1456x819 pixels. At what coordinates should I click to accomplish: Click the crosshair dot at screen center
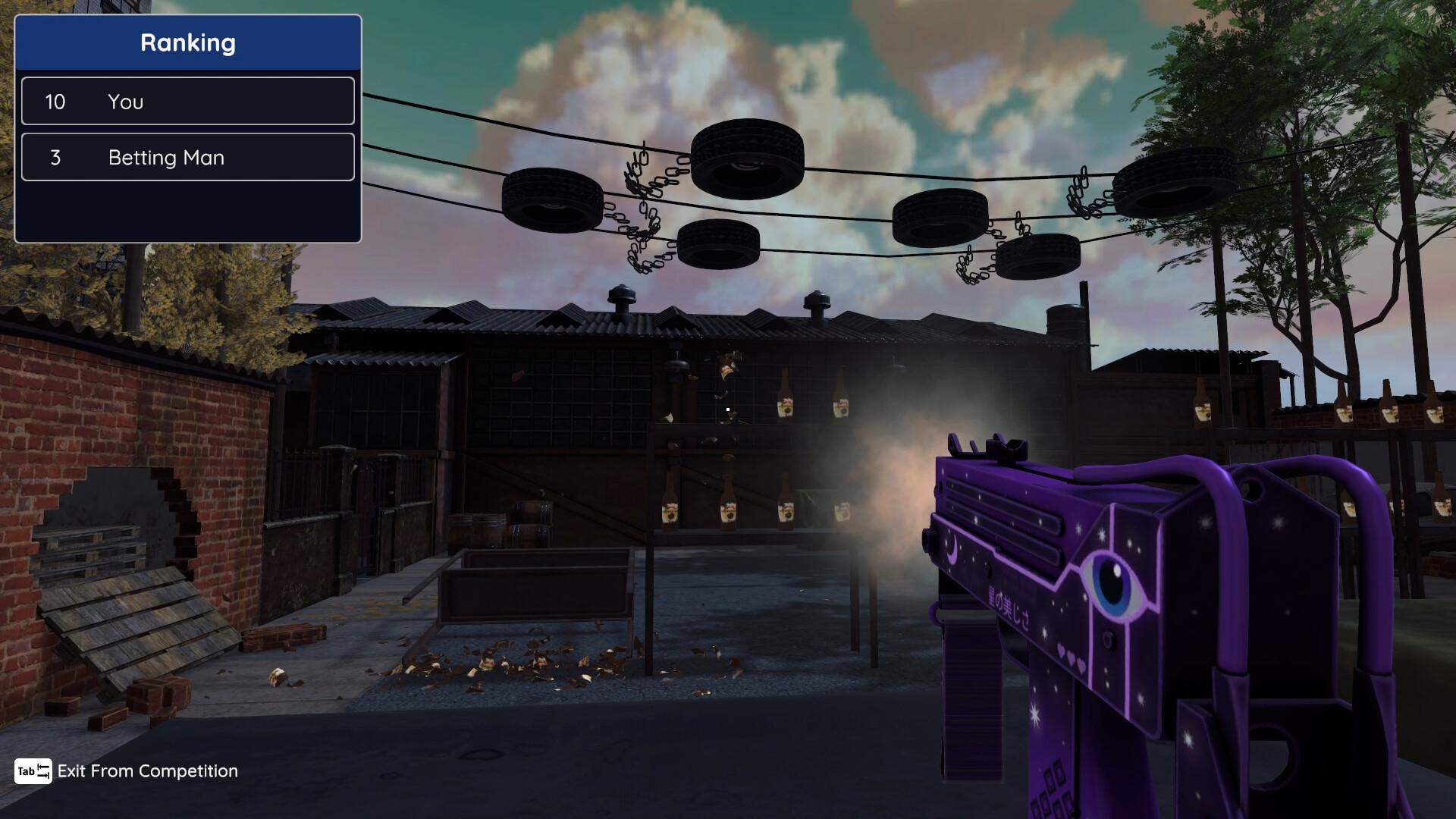pyautogui.click(x=726, y=409)
